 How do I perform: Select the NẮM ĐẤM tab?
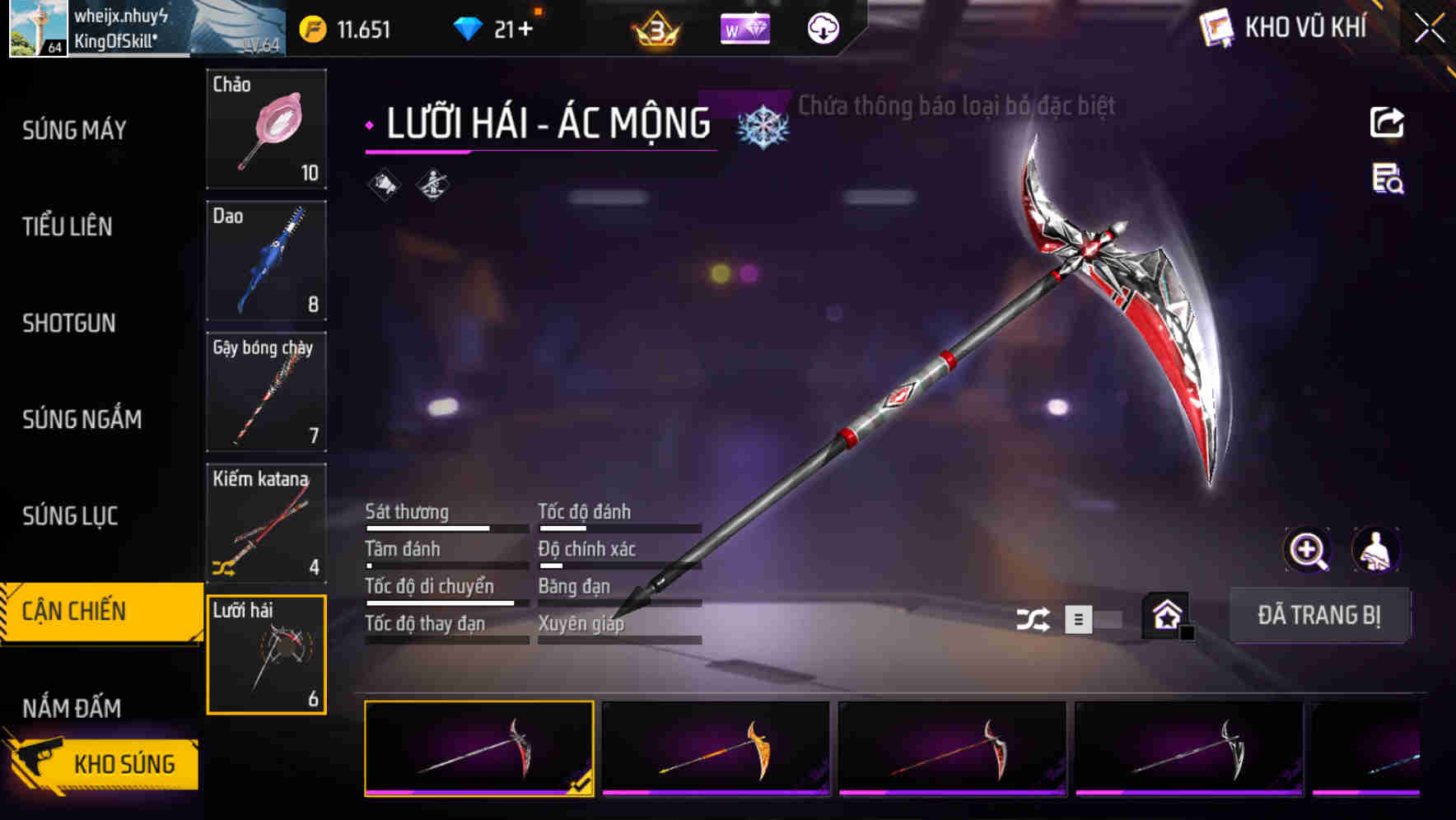point(71,706)
